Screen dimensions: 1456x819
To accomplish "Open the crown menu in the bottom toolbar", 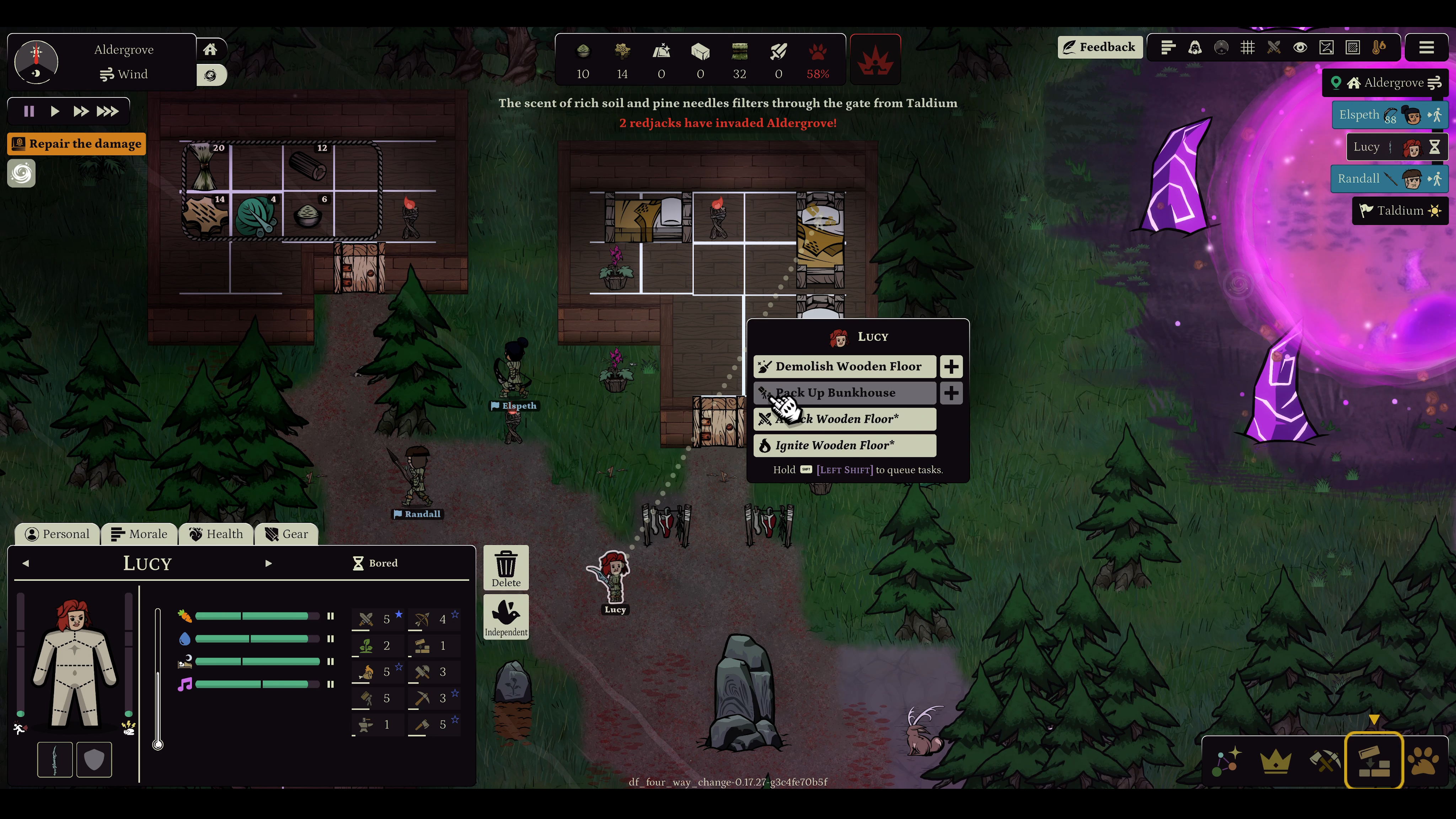I will (1276, 761).
